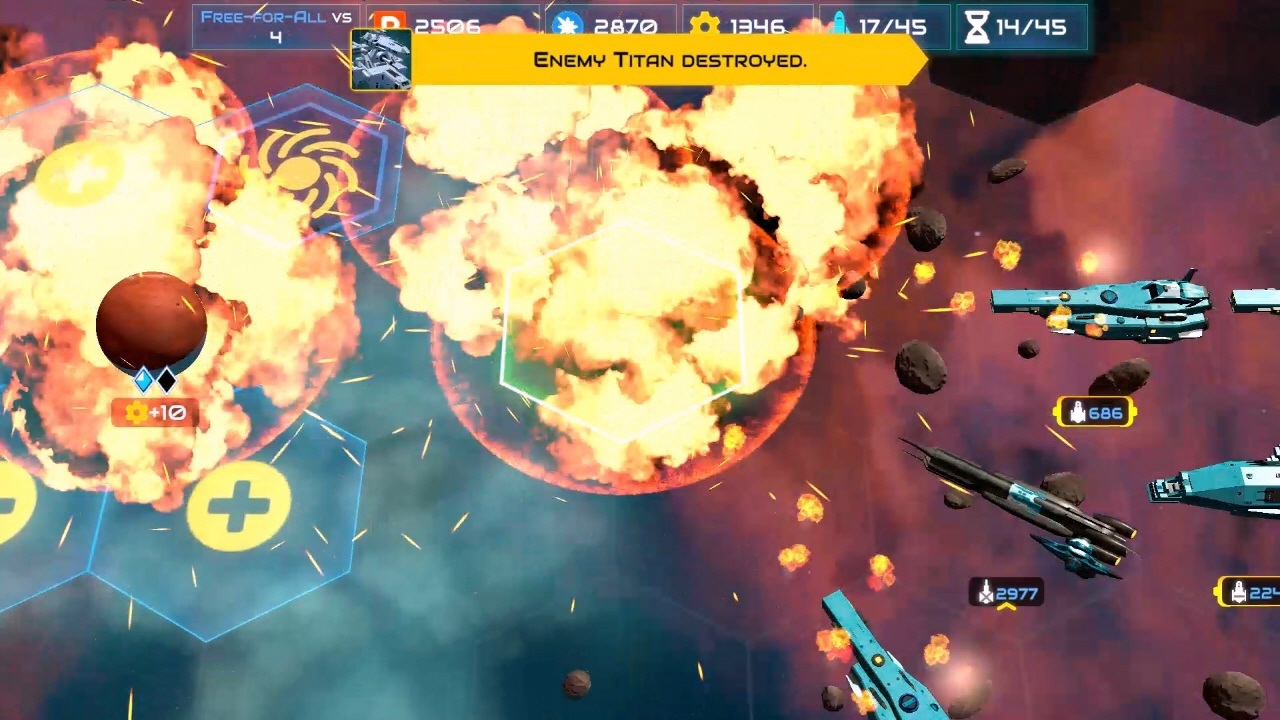Select the spiral galaxy hex tile icon
Viewport: 1280px width, 720px height.
click(x=303, y=168)
